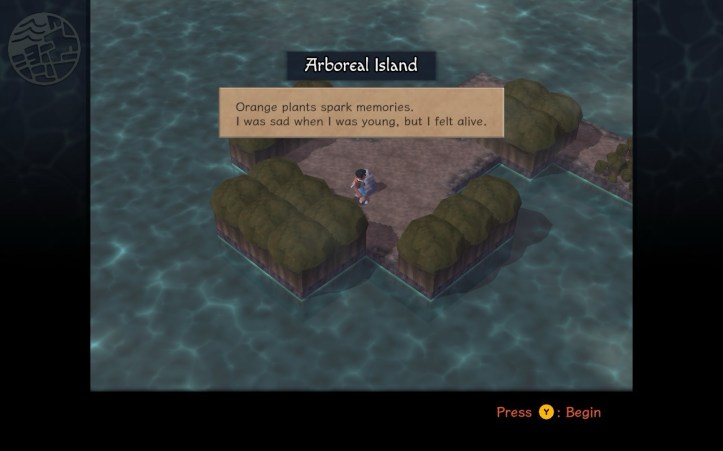
Task: Click the circular map emblem icon
Action: click(44, 45)
